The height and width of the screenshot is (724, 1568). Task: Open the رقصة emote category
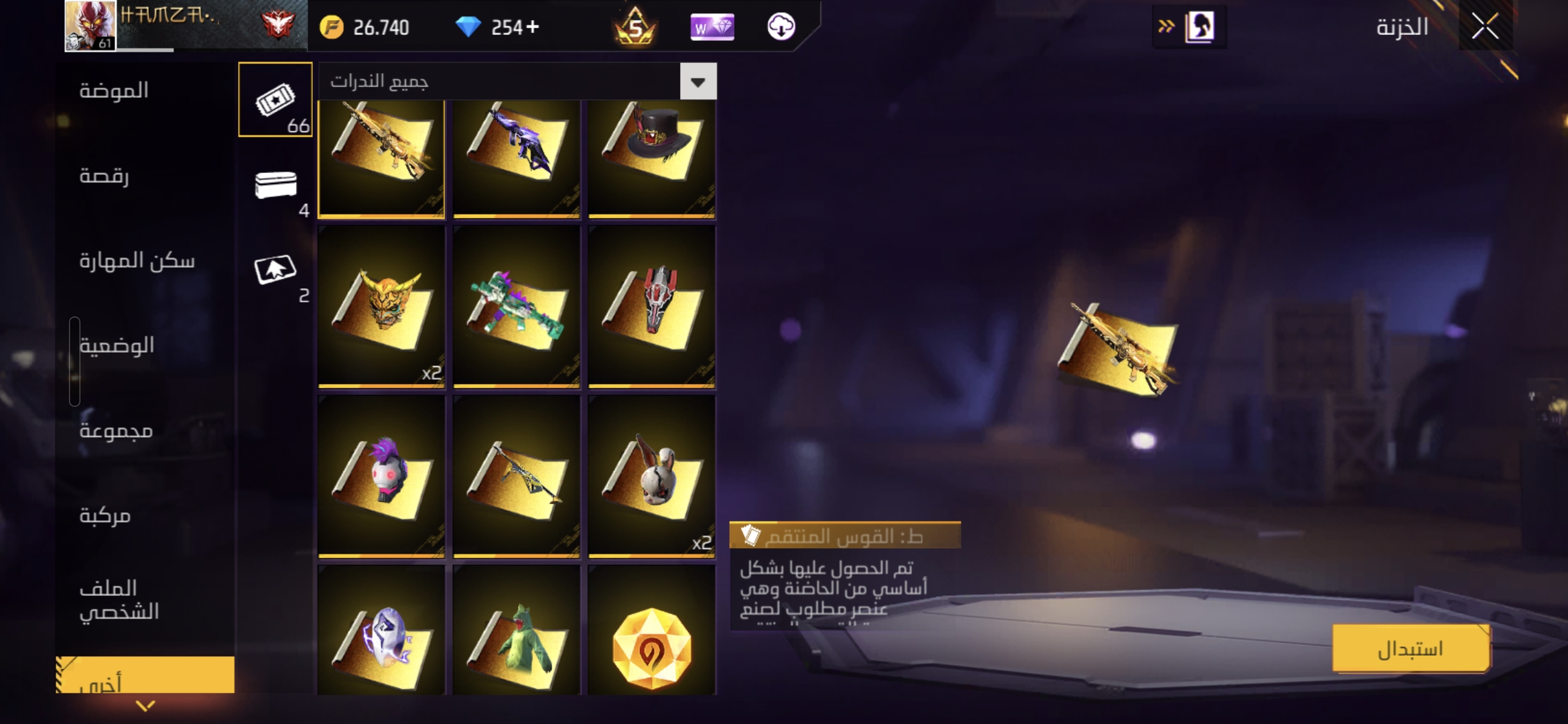coord(105,176)
